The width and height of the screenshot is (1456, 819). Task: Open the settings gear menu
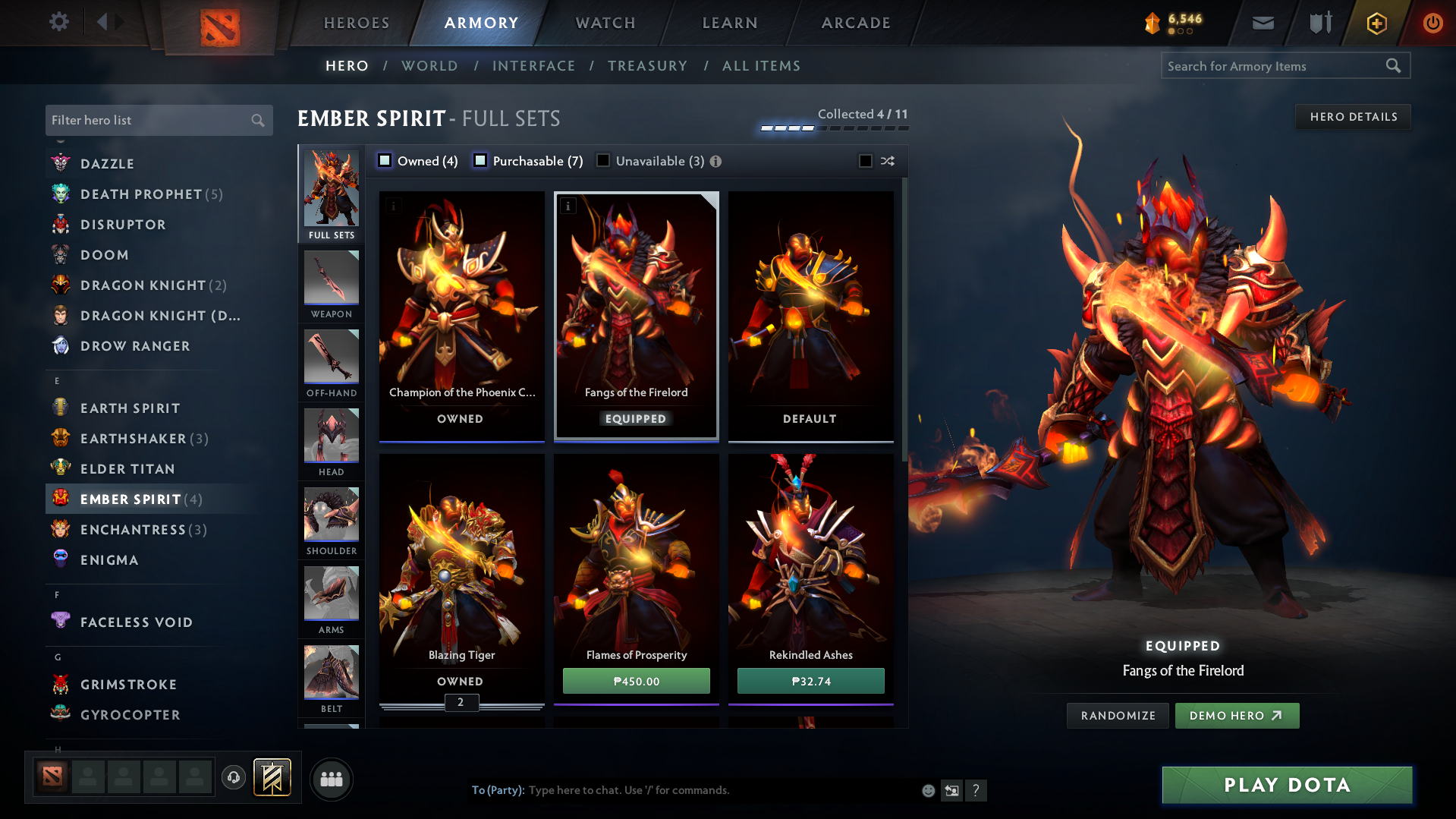tap(59, 23)
